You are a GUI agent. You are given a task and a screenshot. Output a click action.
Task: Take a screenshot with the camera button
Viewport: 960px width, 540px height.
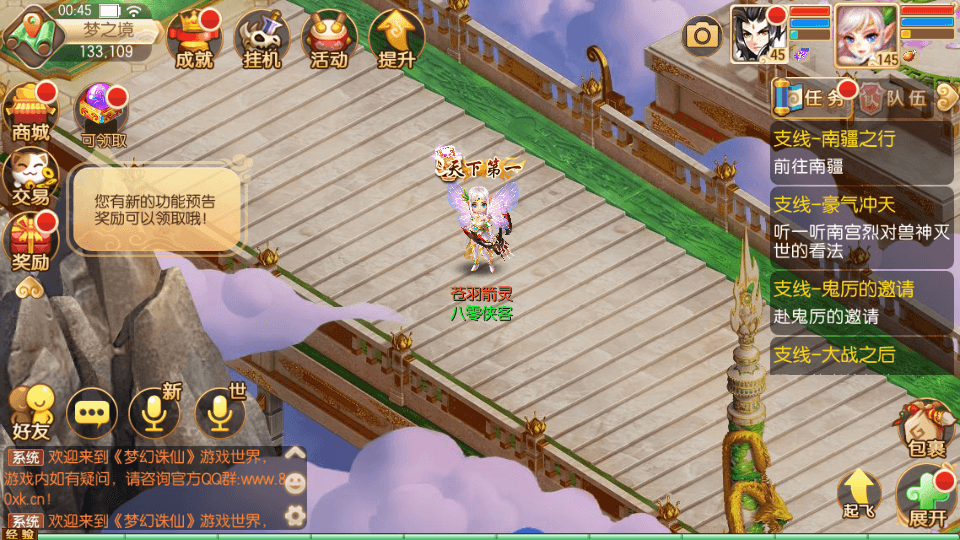702,37
